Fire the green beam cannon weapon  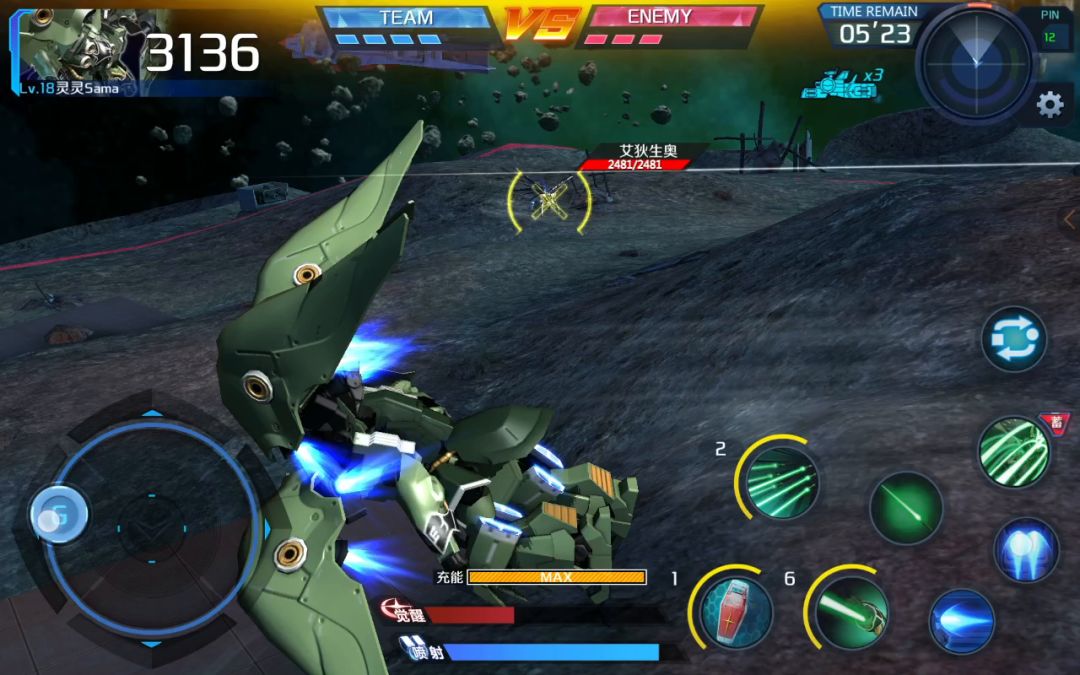(x=850, y=609)
